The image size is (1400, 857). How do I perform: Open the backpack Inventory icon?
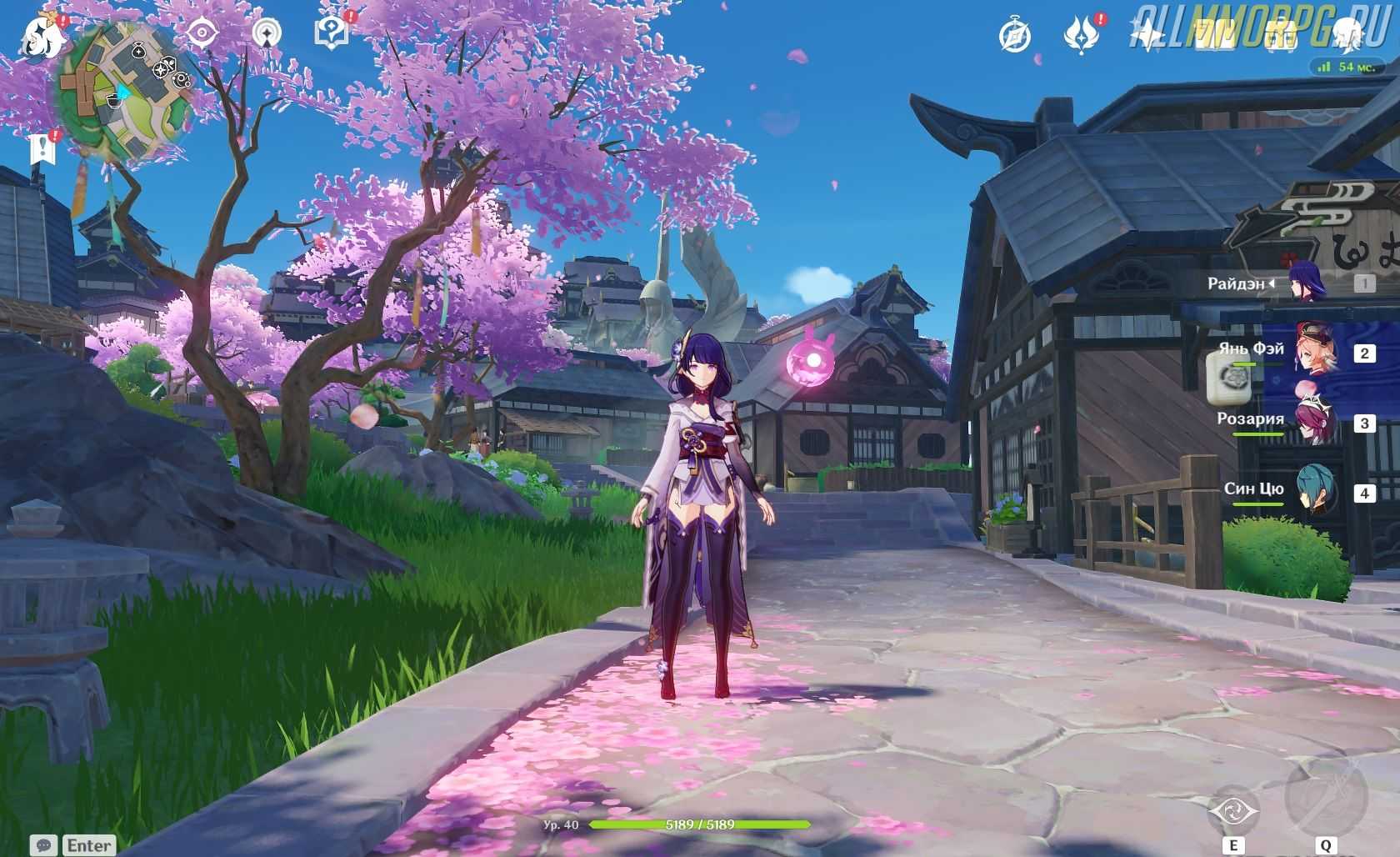point(1281,35)
